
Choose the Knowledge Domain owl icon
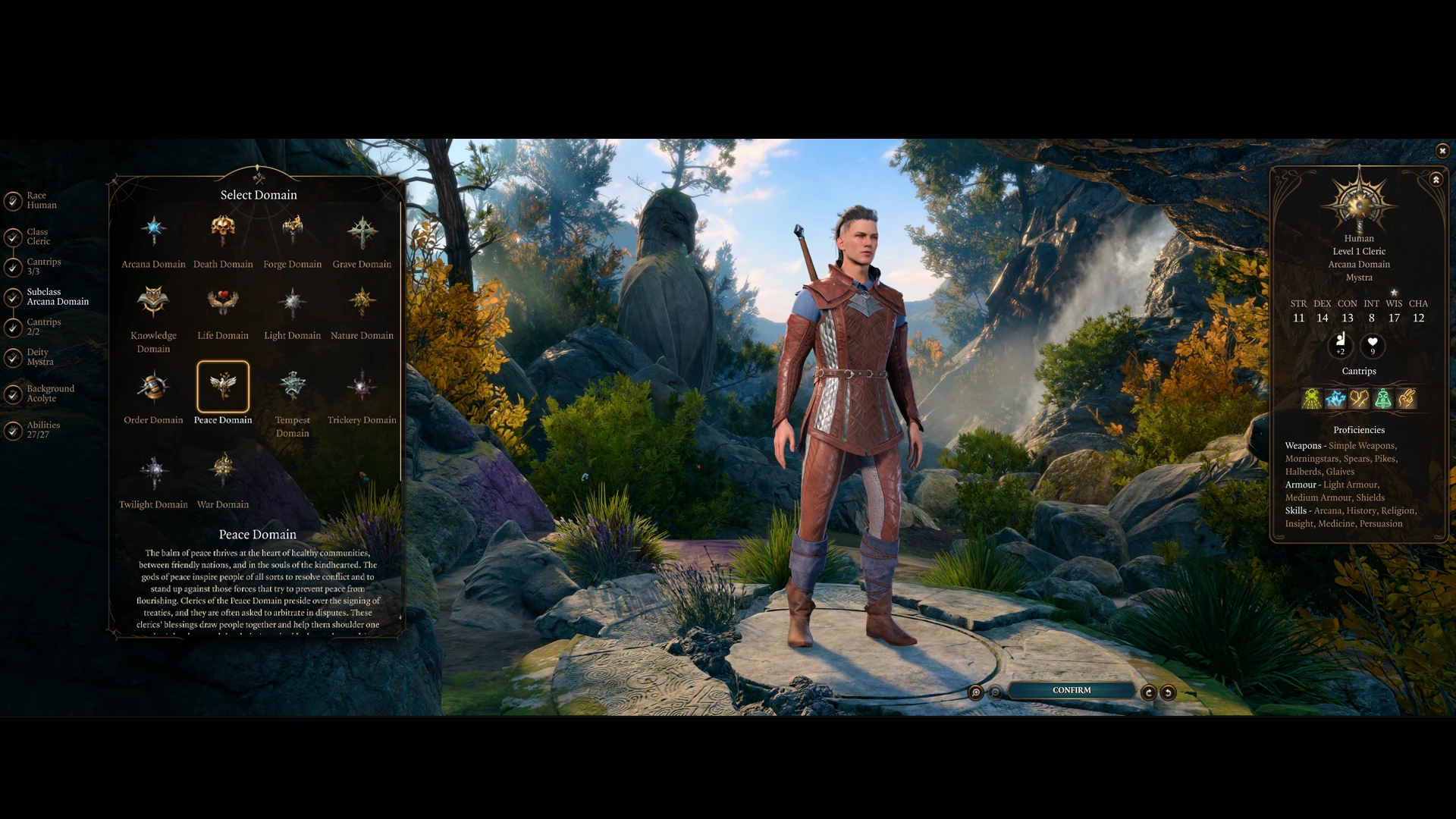coord(153,302)
